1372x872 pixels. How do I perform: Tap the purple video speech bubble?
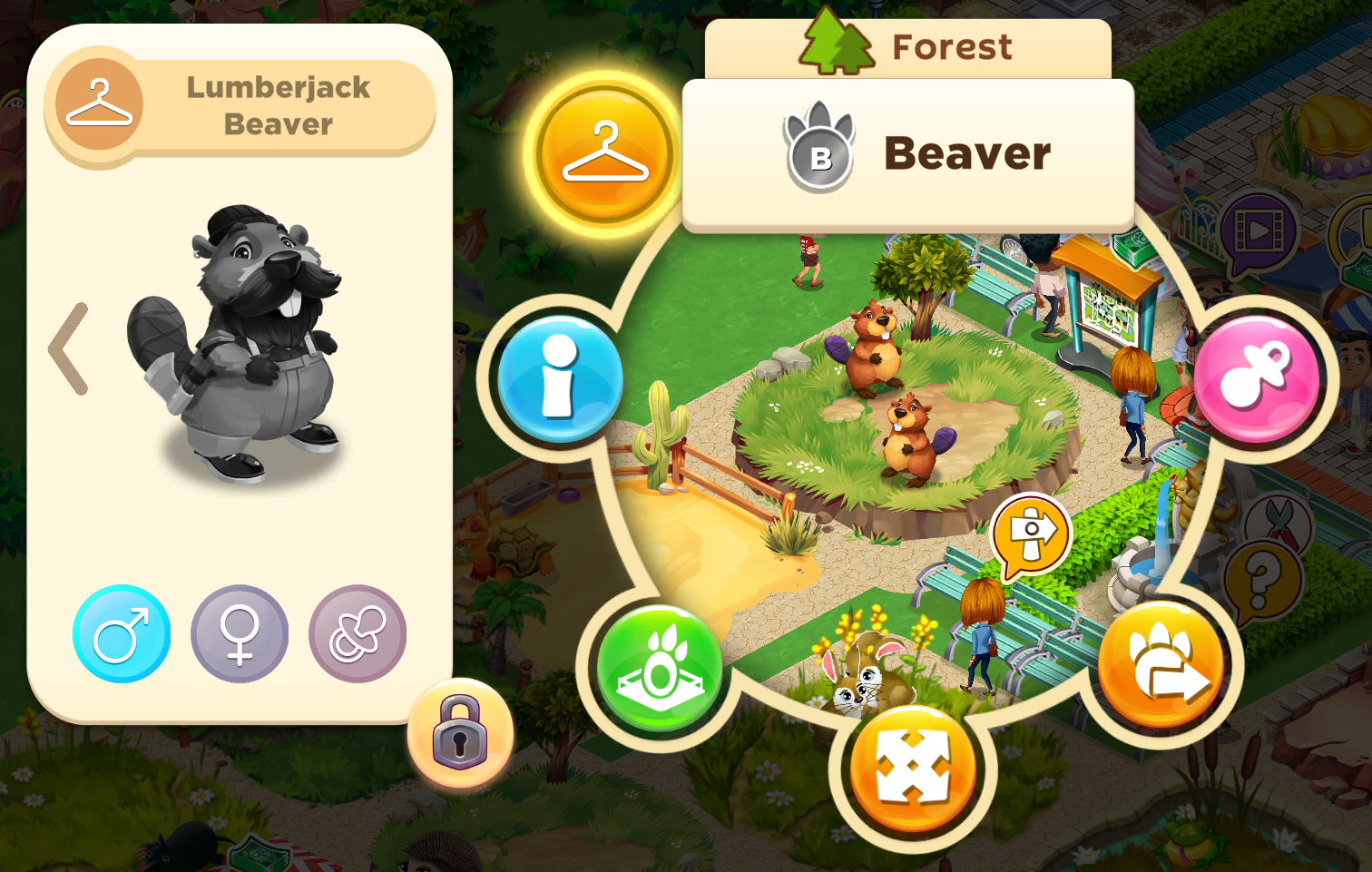(1258, 232)
